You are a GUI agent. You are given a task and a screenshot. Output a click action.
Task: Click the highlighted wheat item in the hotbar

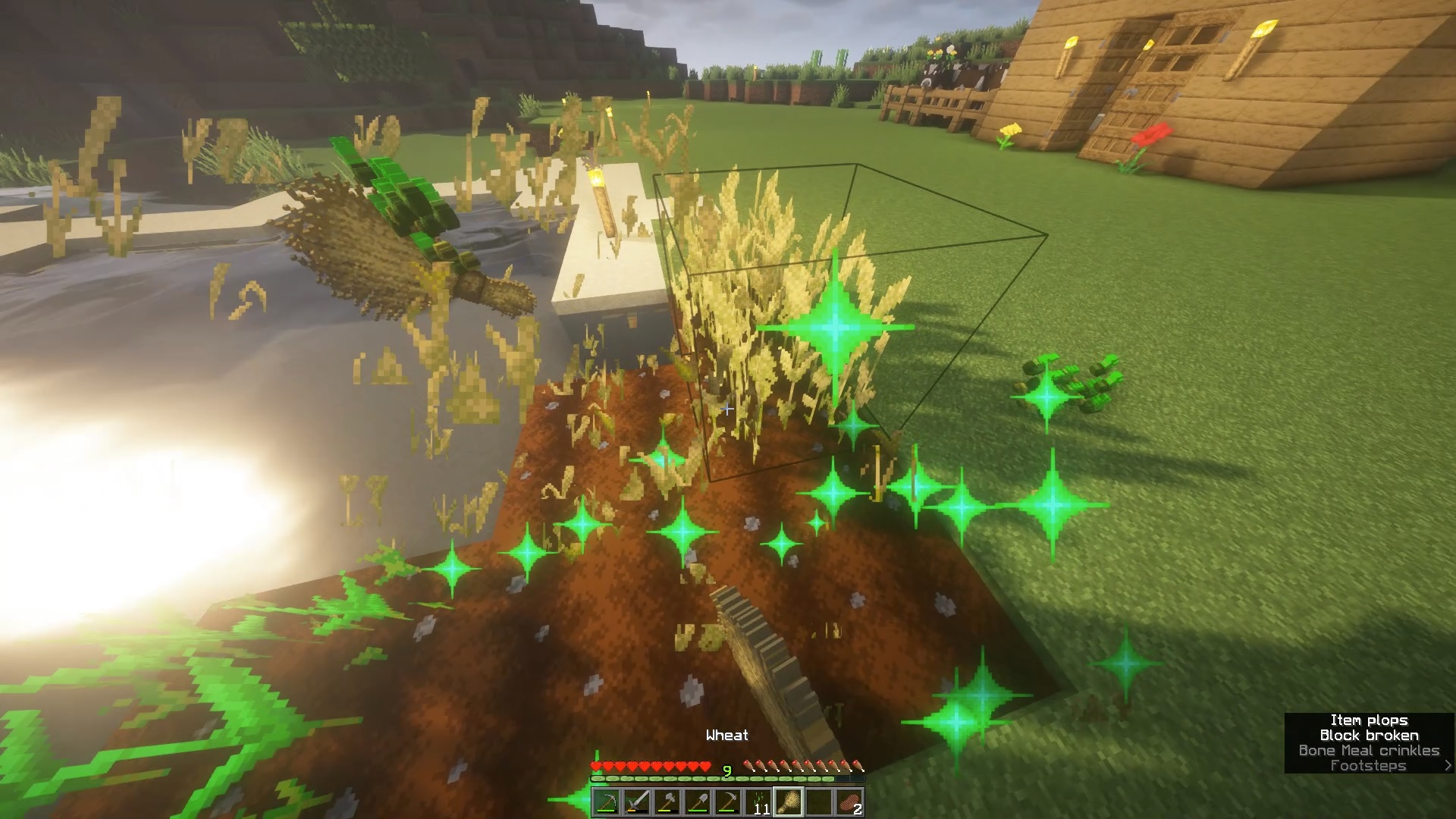[789, 802]
